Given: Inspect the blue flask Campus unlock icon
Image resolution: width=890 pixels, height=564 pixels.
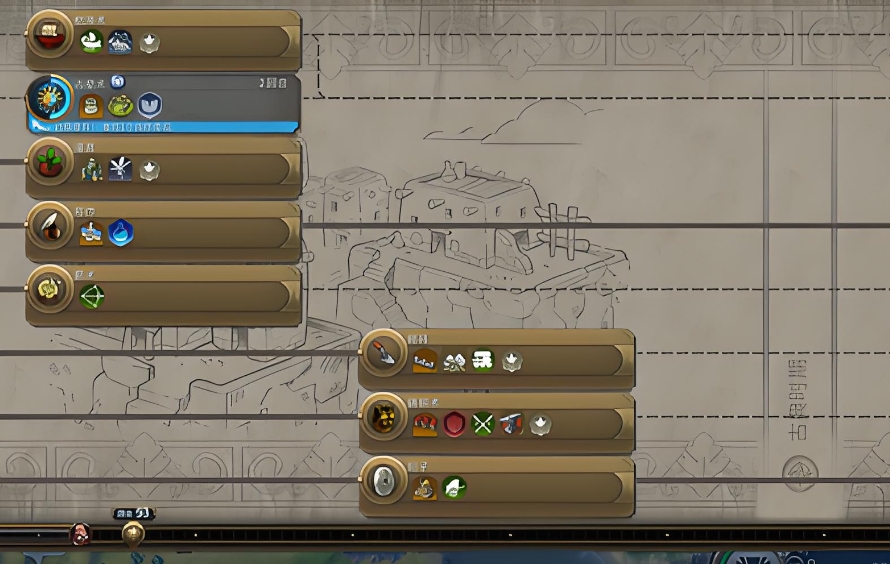Looking at the screenshot, I should (121, 233).
